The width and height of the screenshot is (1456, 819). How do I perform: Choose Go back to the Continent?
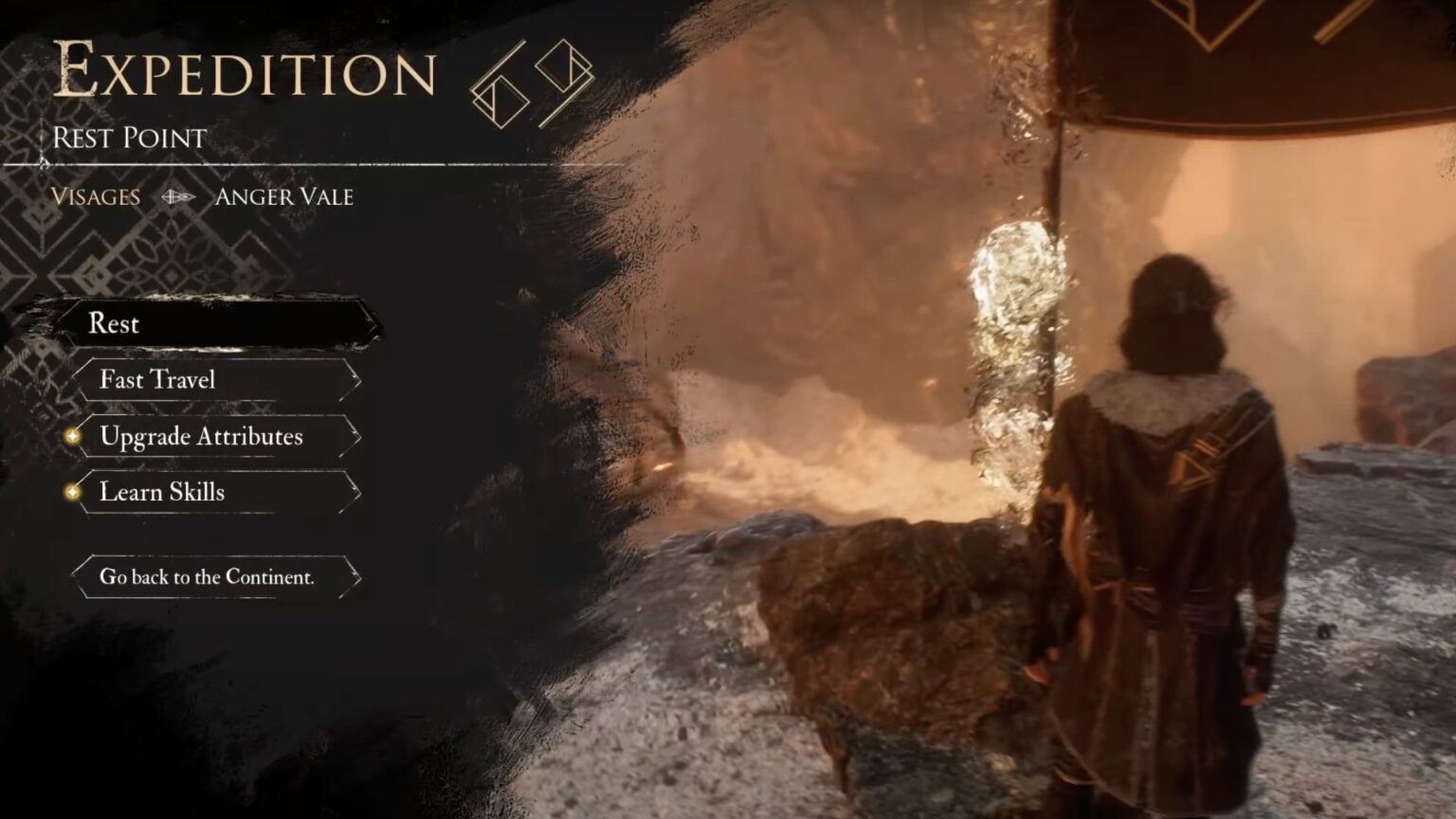[x=209, y=575]
